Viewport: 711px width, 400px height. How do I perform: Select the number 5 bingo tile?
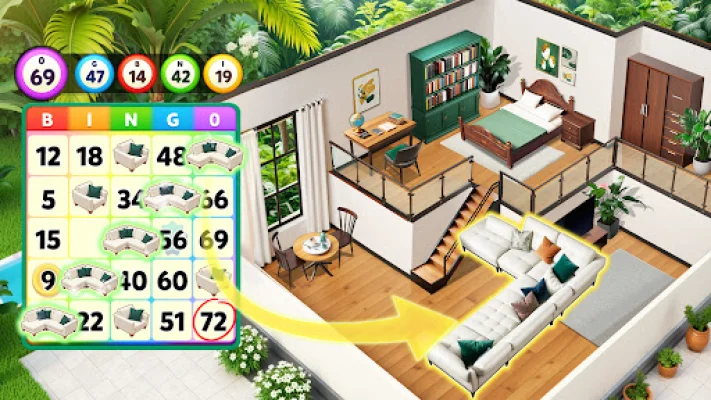point(47,198)
